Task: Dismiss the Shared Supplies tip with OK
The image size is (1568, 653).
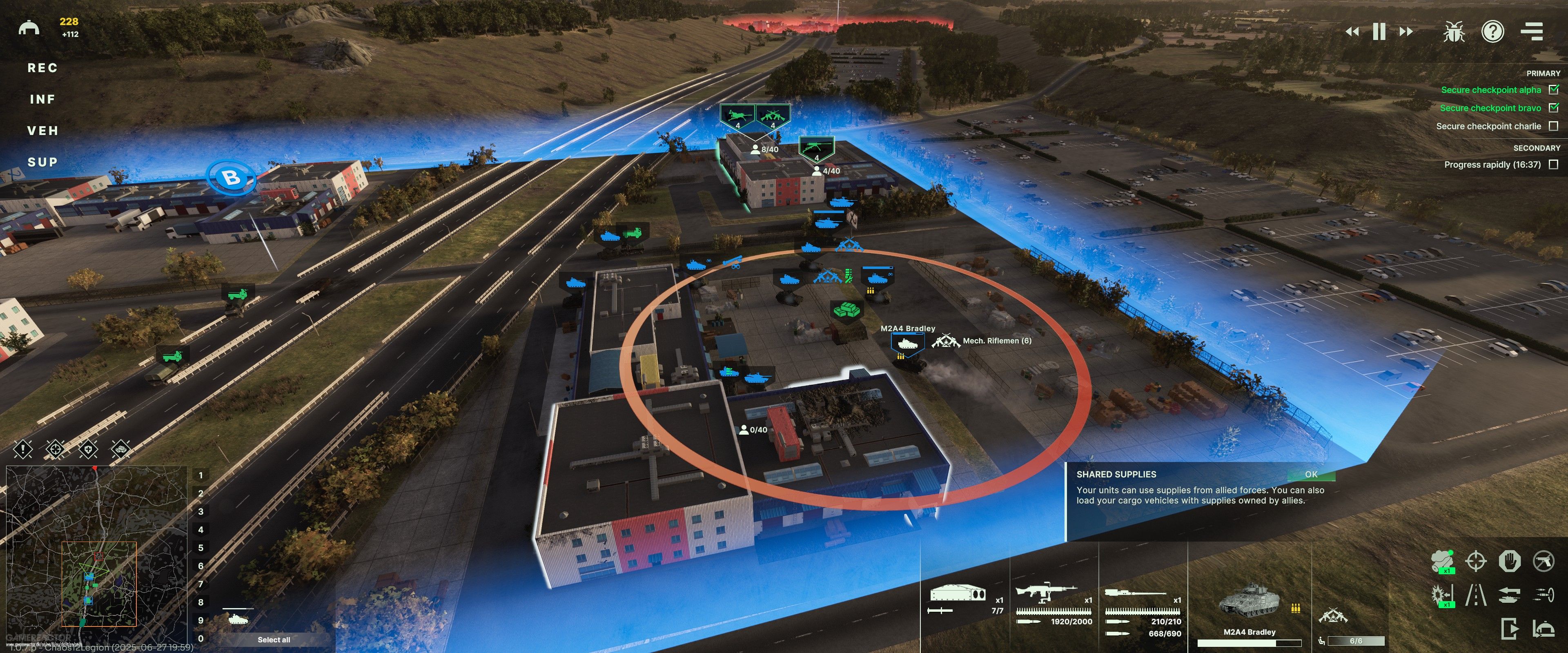Action: coord(1310,474)
